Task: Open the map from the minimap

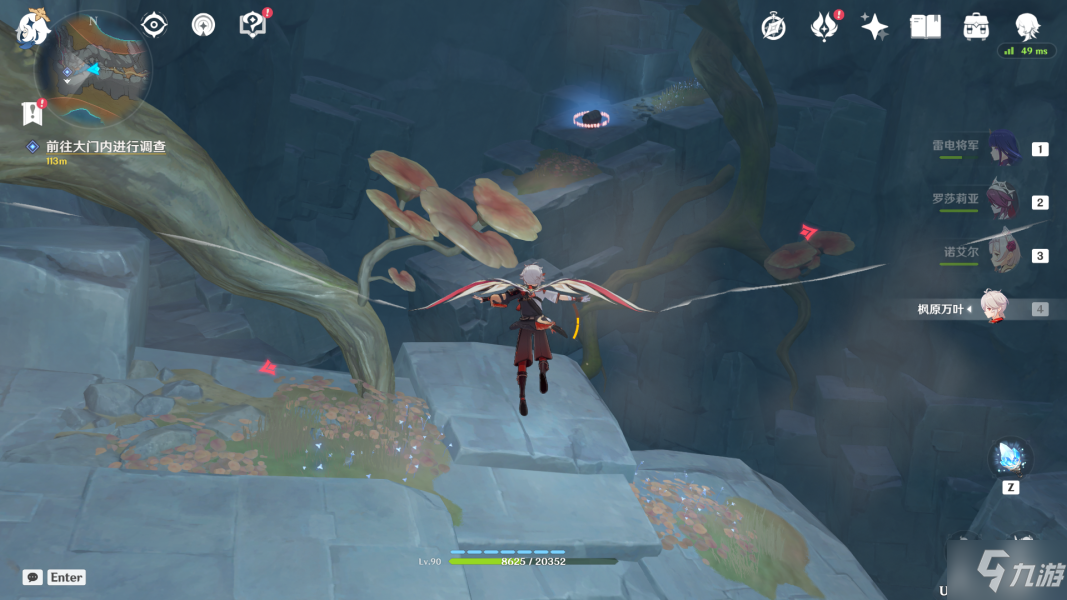Action: pyautogui.click(x=93, y=68)
